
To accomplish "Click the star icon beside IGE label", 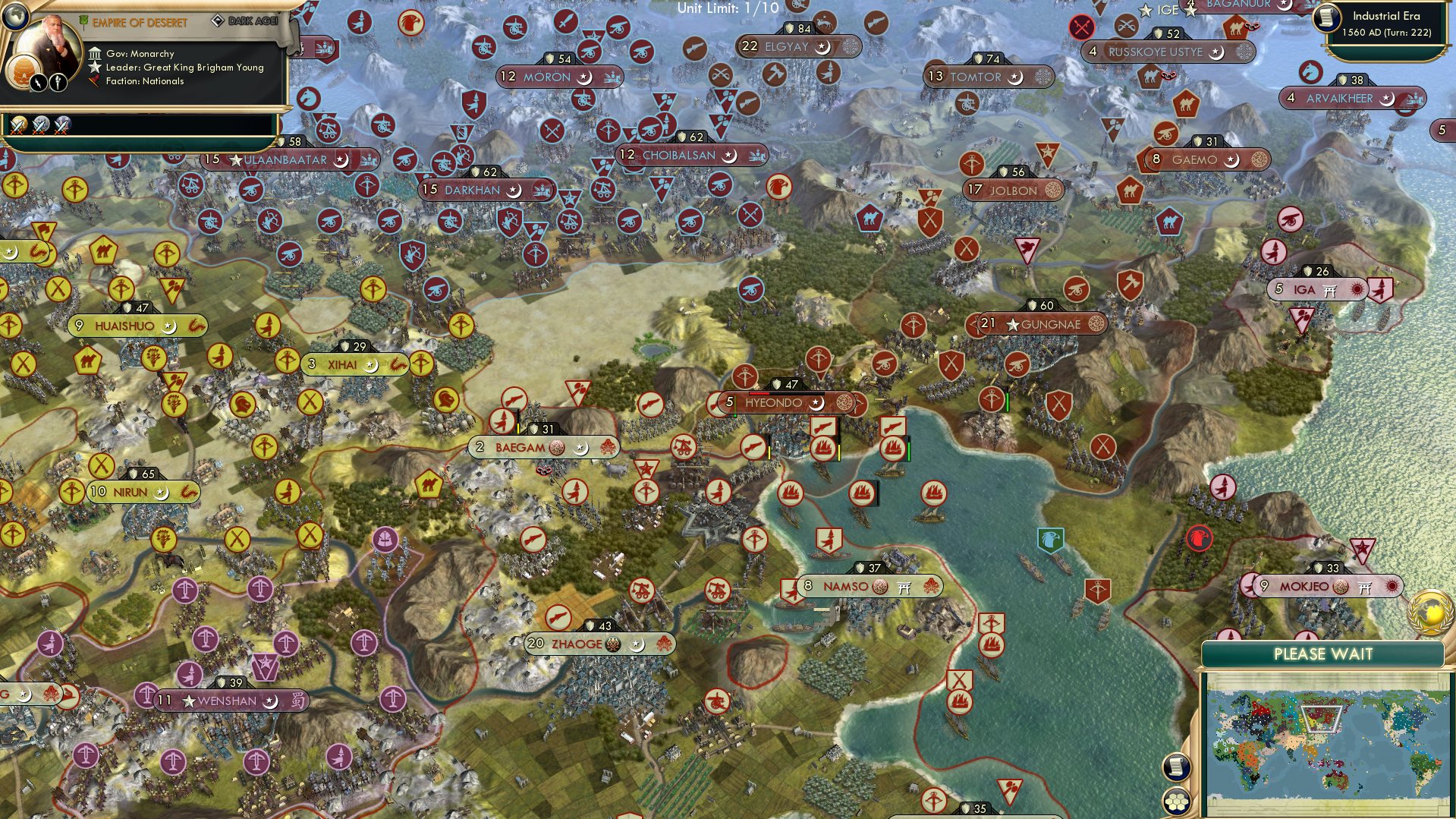I will [1146, 11].
